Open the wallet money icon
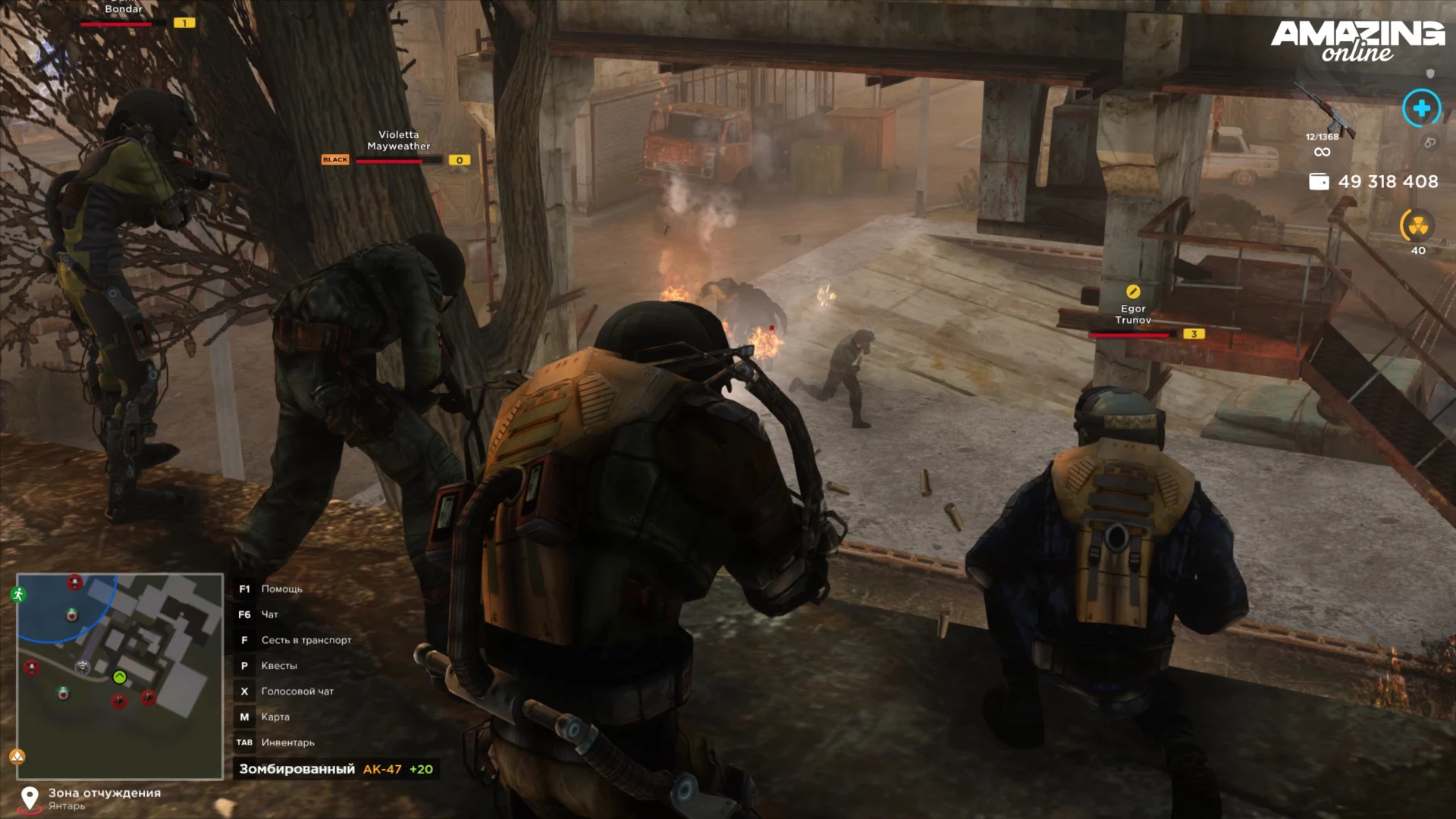The height and width of the screenshot is (819, 1456). pyautogui.click(x=1319, y=182)
